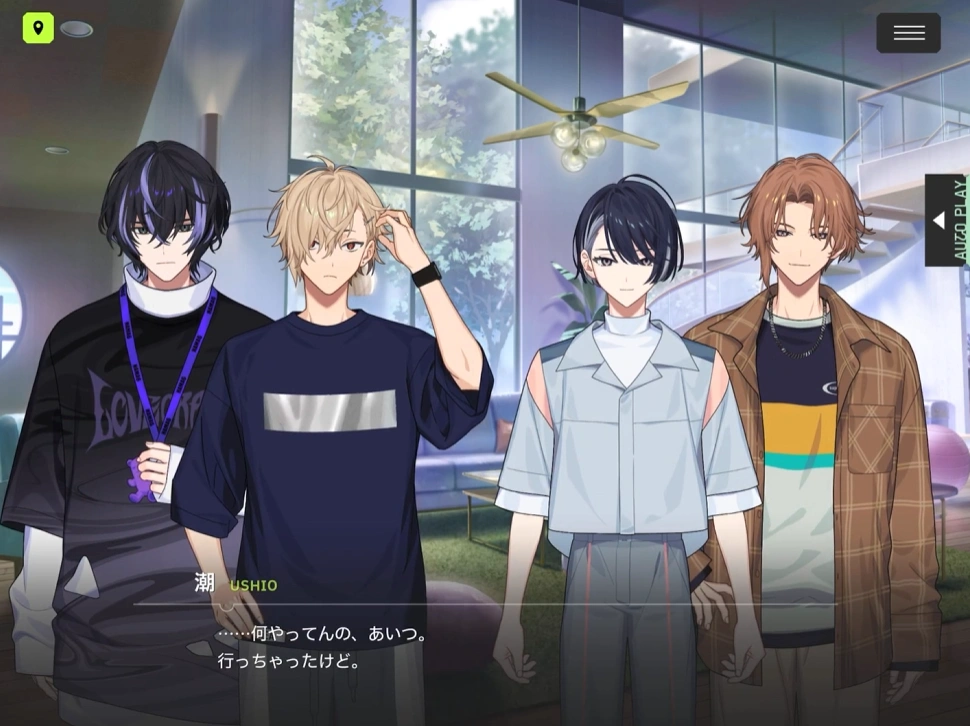This screenshot has height=726, width=970.
Task: Click the green location pin icon
Action: [x=38, y=28]
